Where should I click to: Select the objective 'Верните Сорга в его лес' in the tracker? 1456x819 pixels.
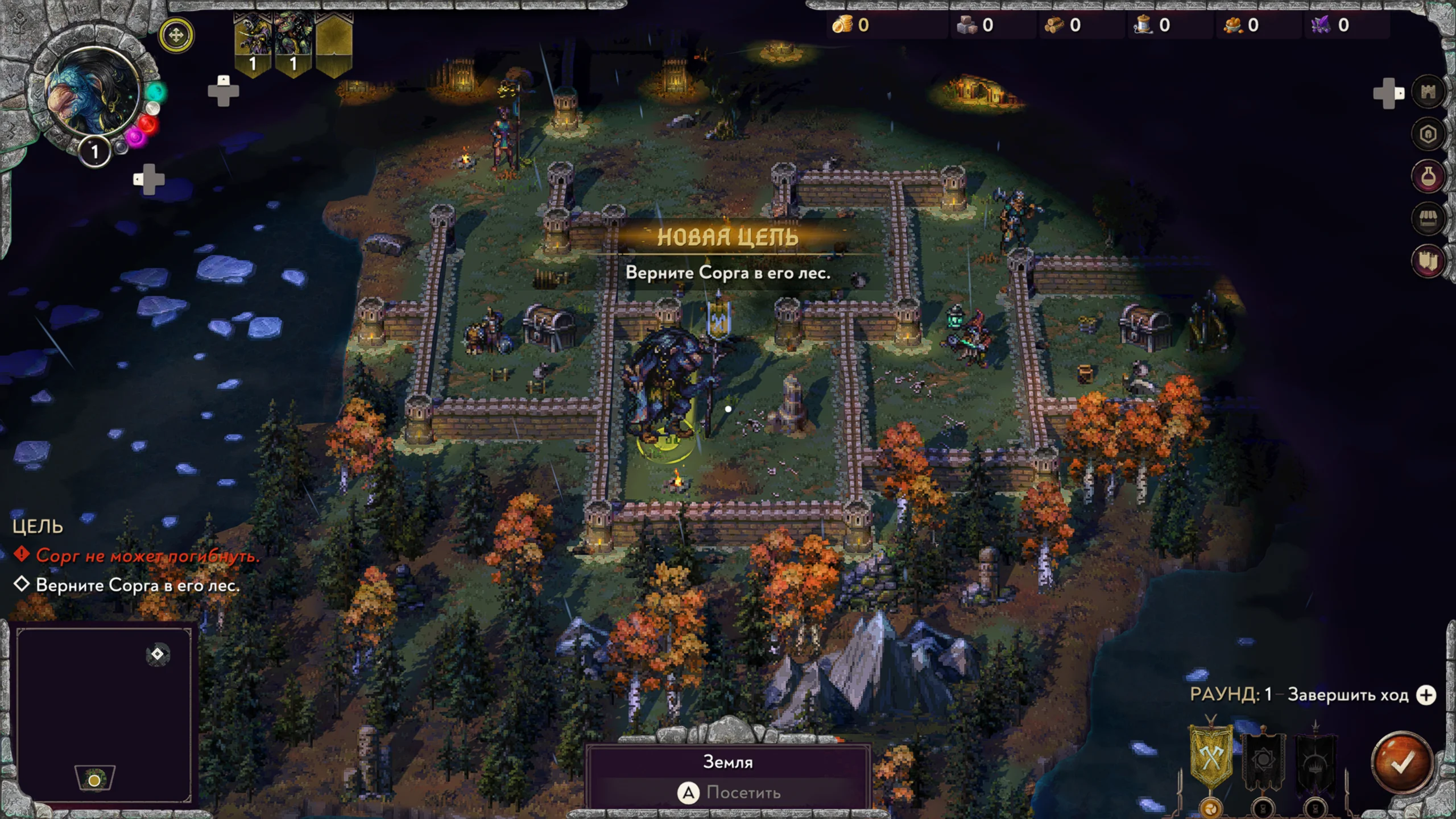(x=137, y=585)
